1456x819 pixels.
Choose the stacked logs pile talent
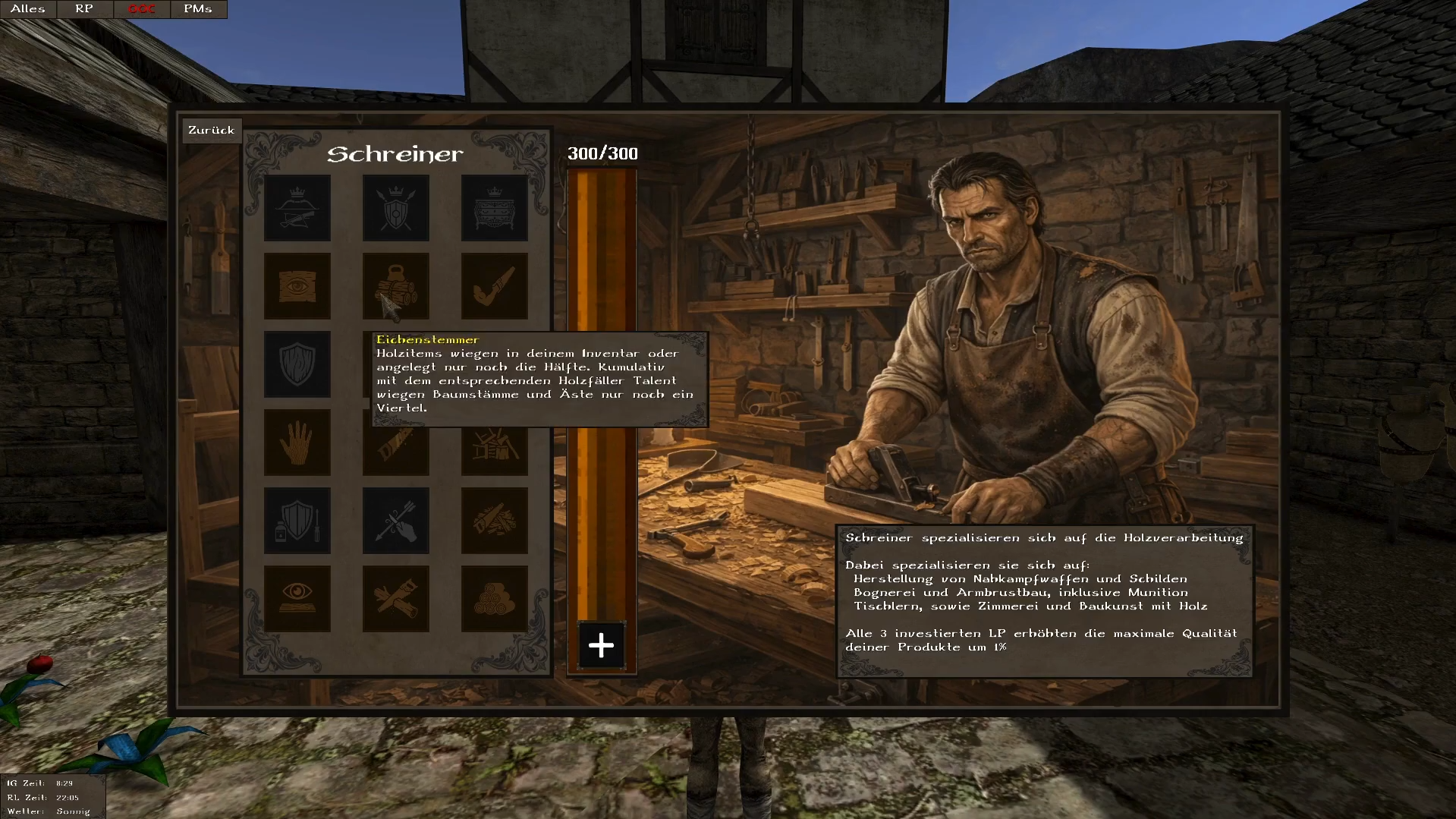(x=495, y=599)
